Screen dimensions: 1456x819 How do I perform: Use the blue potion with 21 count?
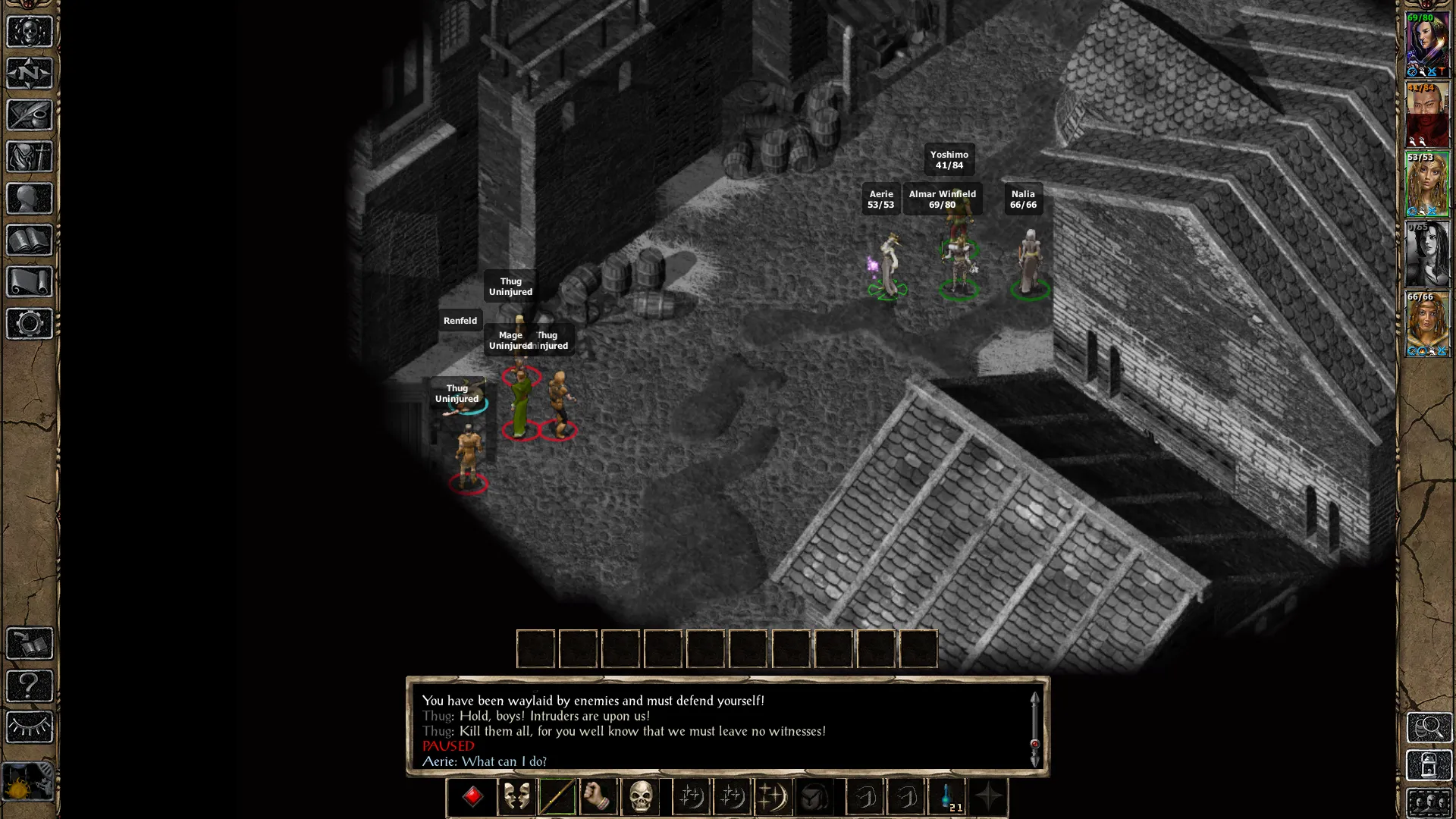(947, 796)
